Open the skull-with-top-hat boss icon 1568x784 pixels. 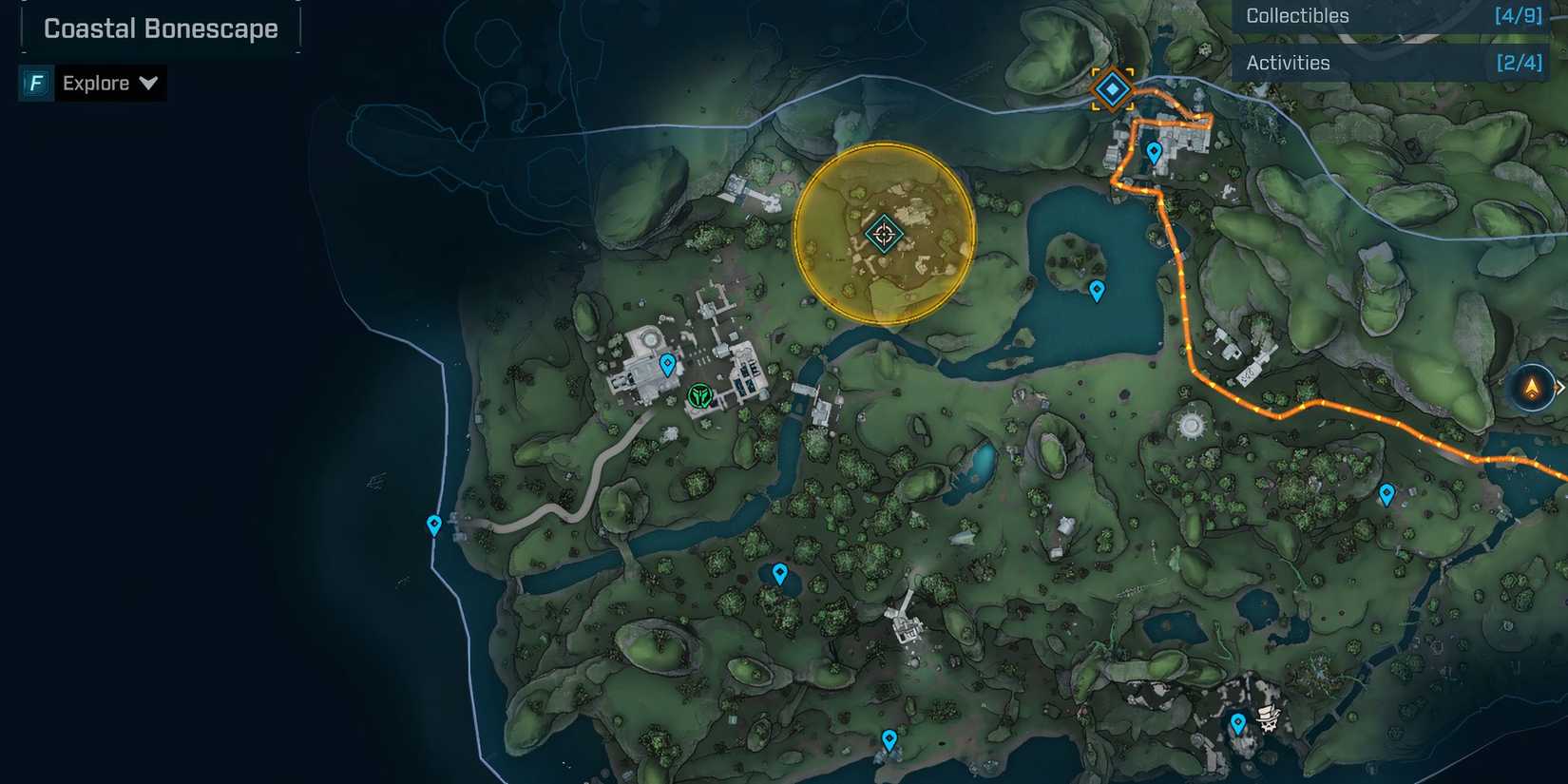point(1271,721)
